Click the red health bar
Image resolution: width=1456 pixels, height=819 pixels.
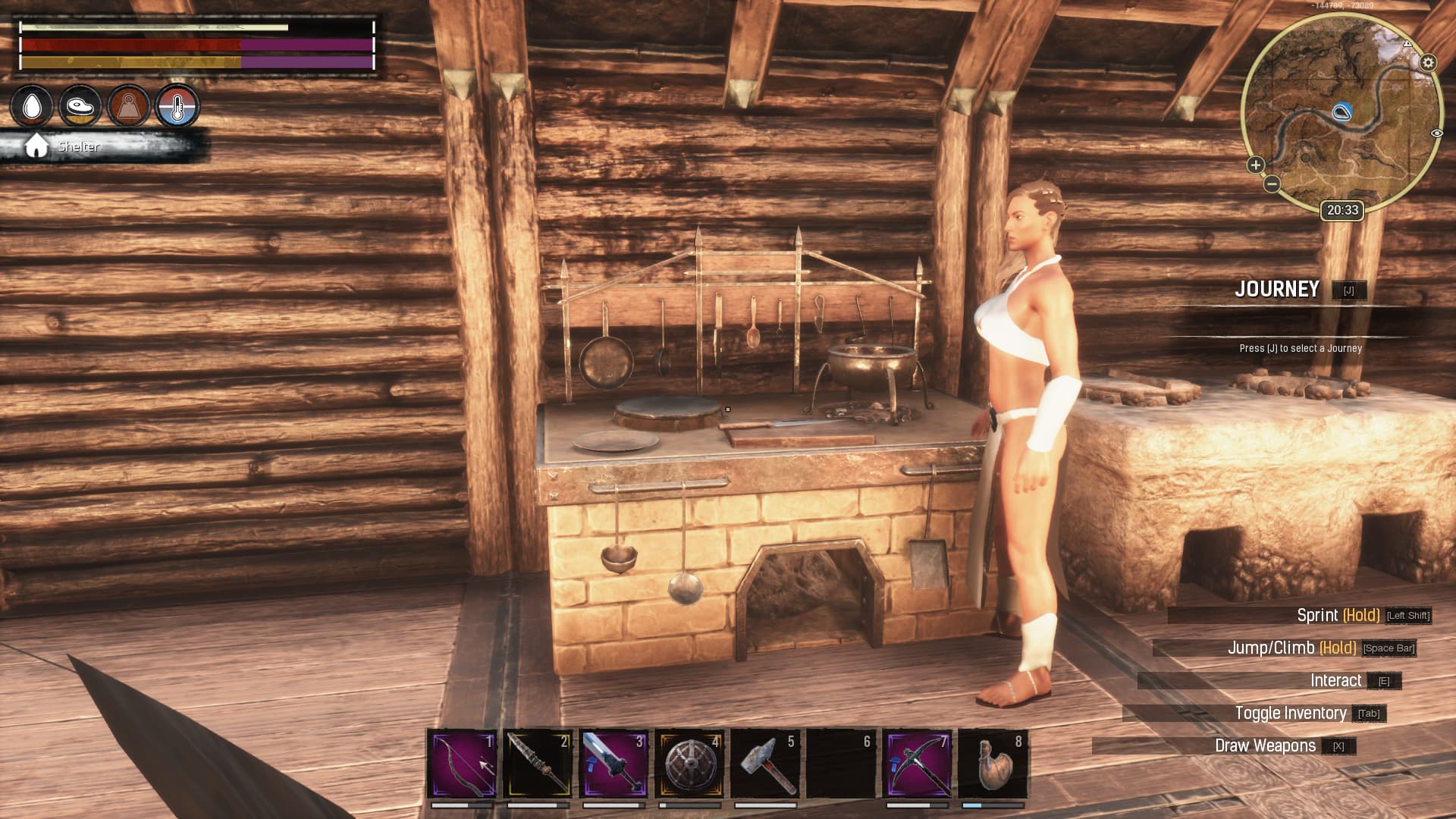129,45
